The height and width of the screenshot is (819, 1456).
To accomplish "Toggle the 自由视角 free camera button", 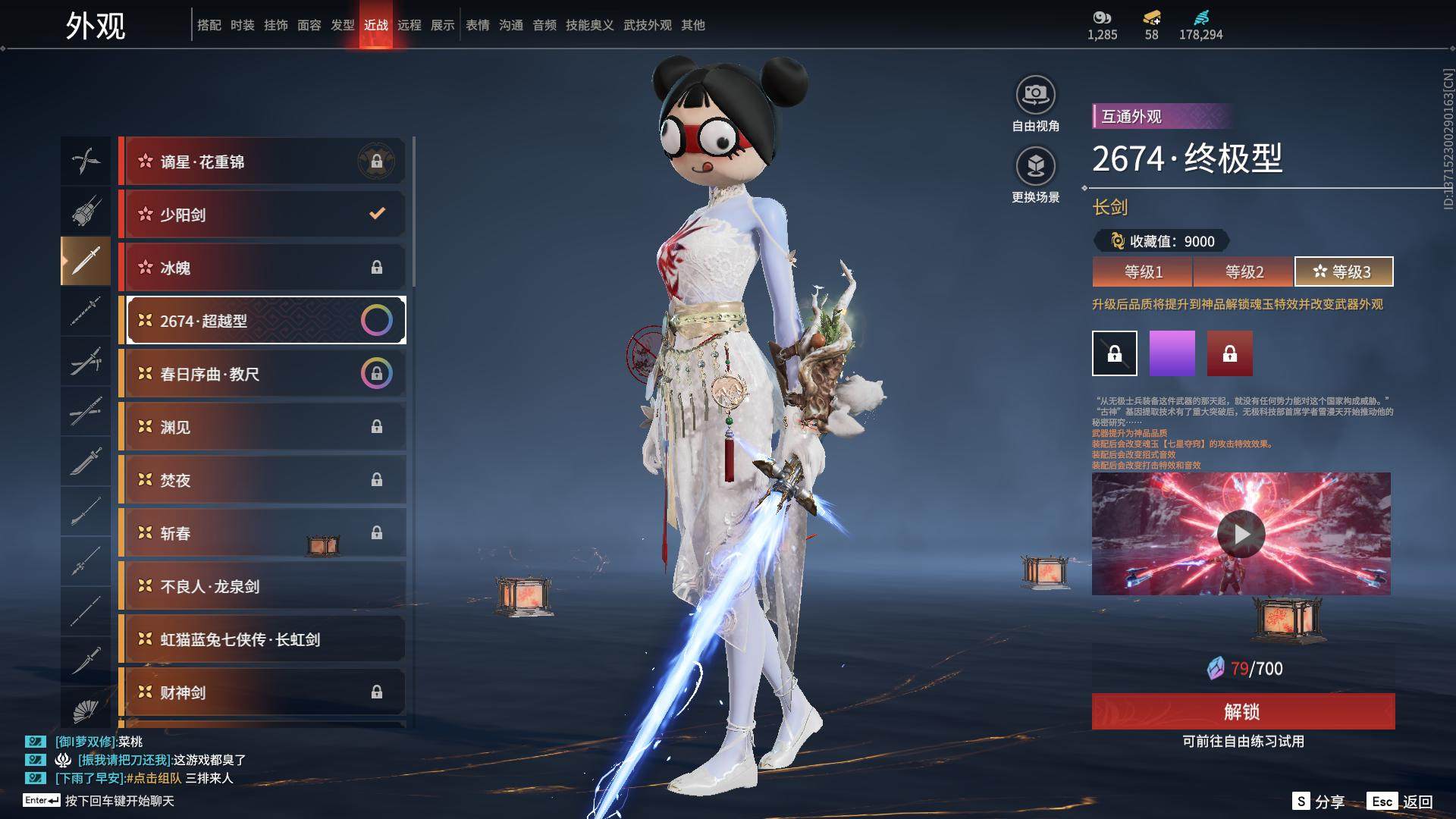I will tap(1035, 104).
